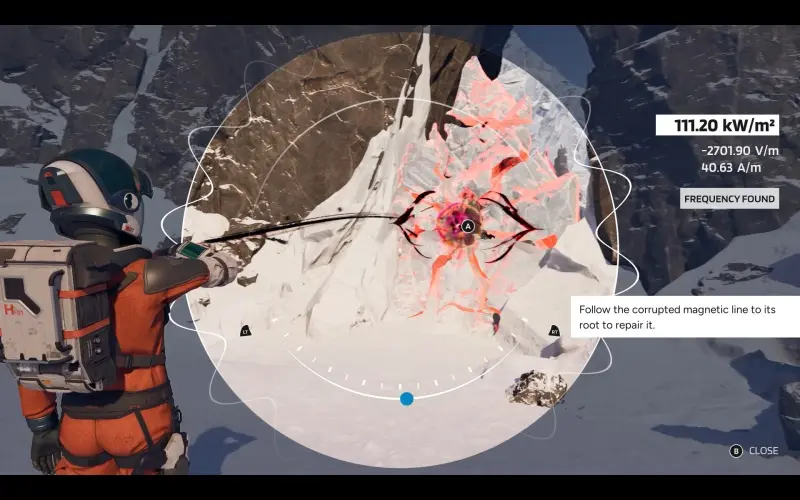This screenshot has height=500, width=800.
Task: Select the FREQUENCY FOUND indicator
Action: 729,199
